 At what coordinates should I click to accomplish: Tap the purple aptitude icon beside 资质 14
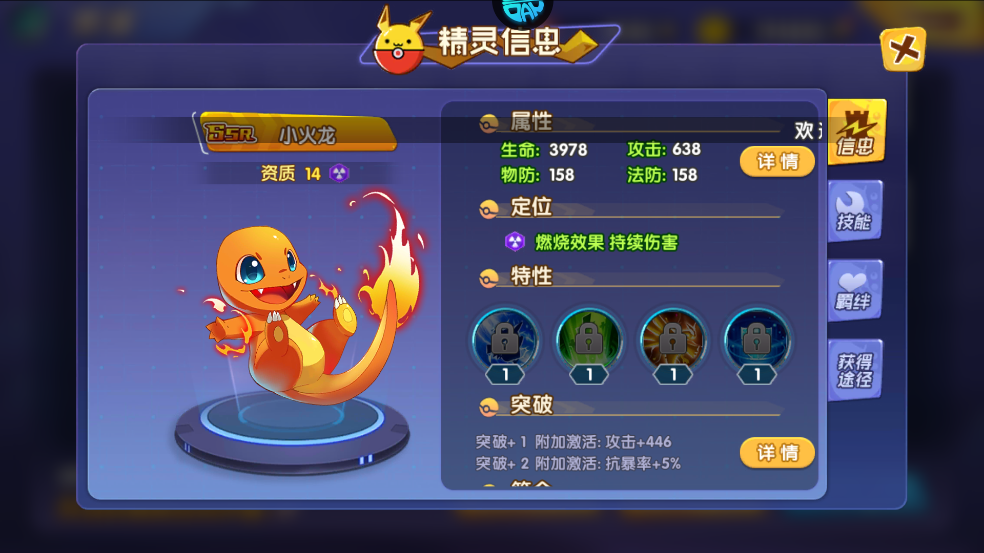click(339, 173)
